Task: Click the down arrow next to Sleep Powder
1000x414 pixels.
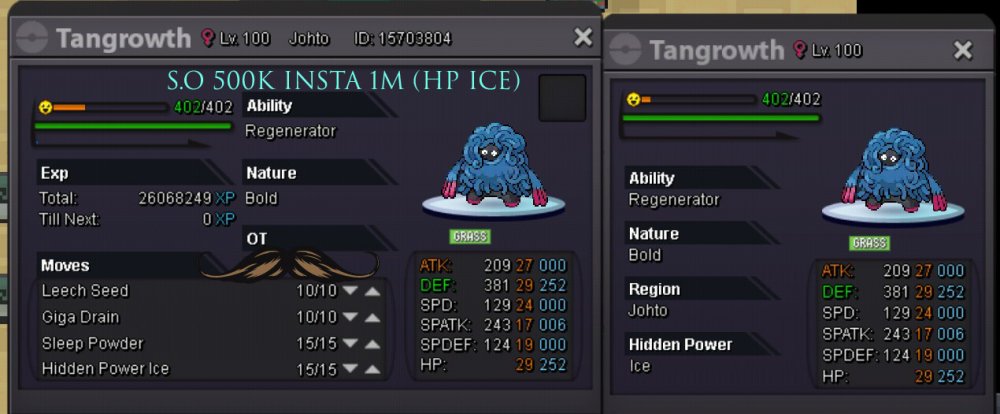Action: tap(350, 343)
